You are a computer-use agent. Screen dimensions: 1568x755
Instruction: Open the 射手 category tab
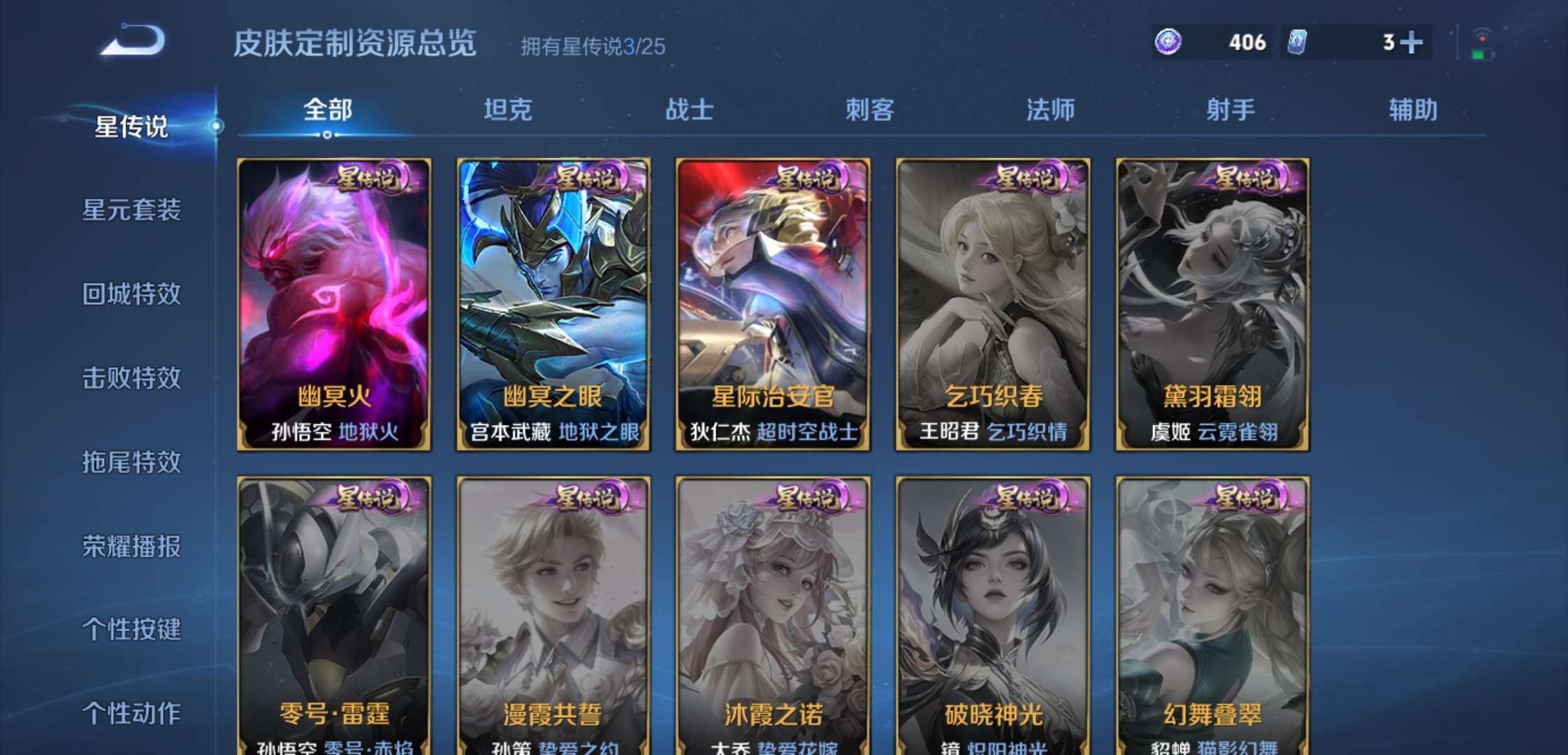1231,108
